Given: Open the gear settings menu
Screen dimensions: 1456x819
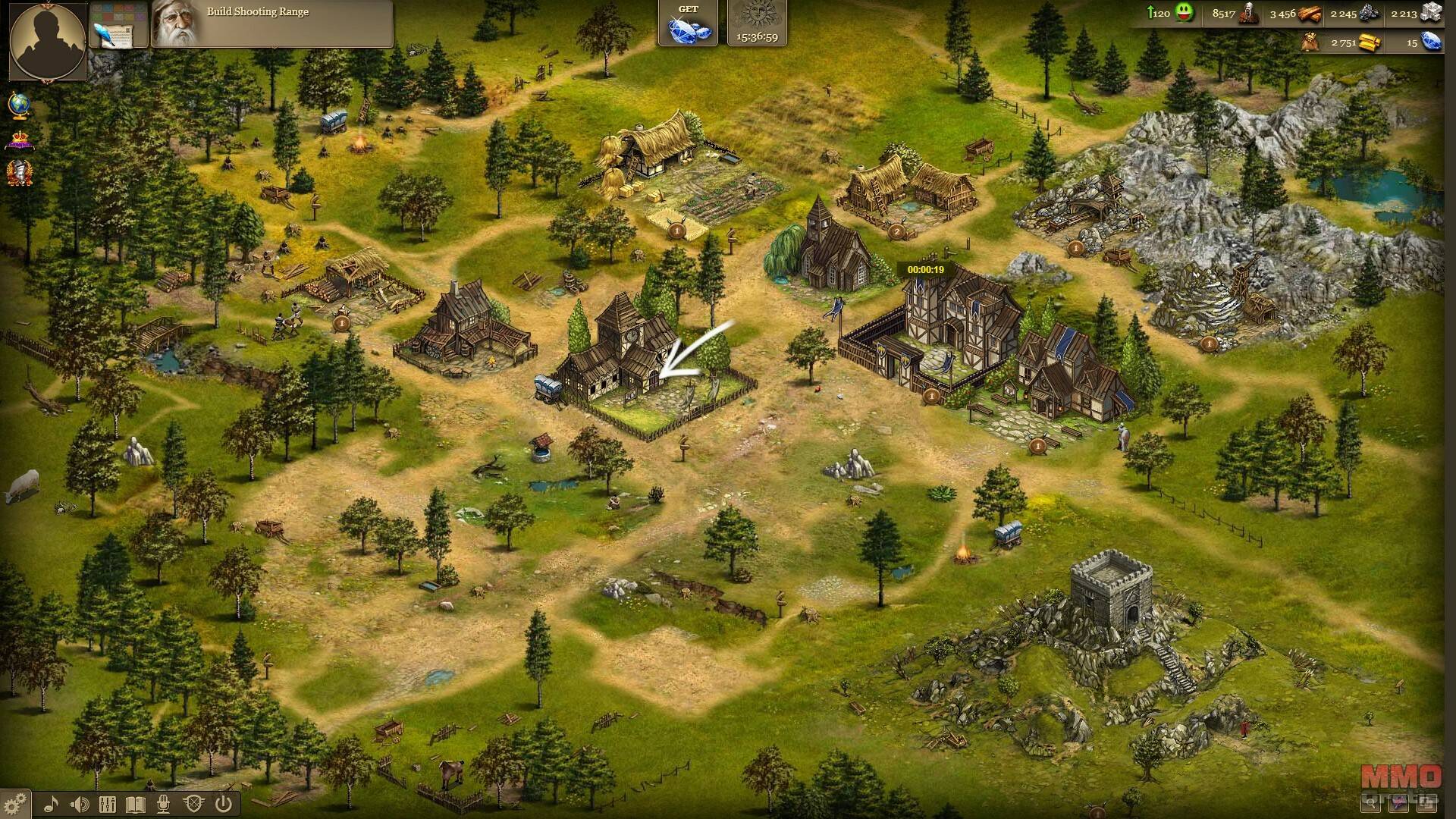Looking at the screenshot, I should [x=15, y=803].
